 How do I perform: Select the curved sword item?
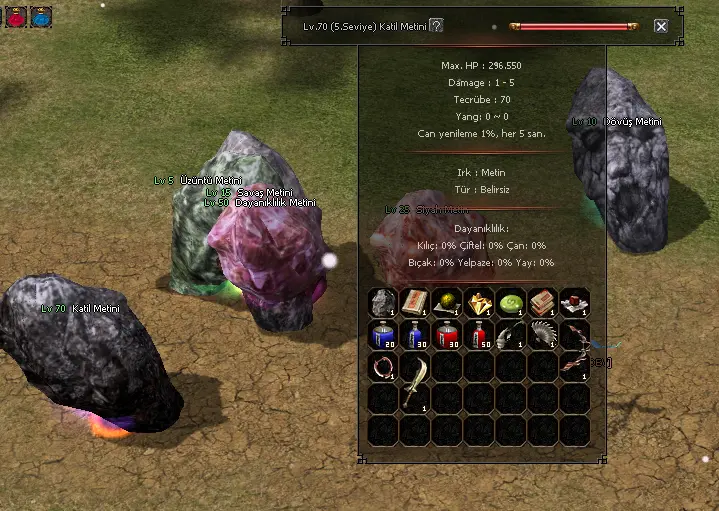pos(415,382)
